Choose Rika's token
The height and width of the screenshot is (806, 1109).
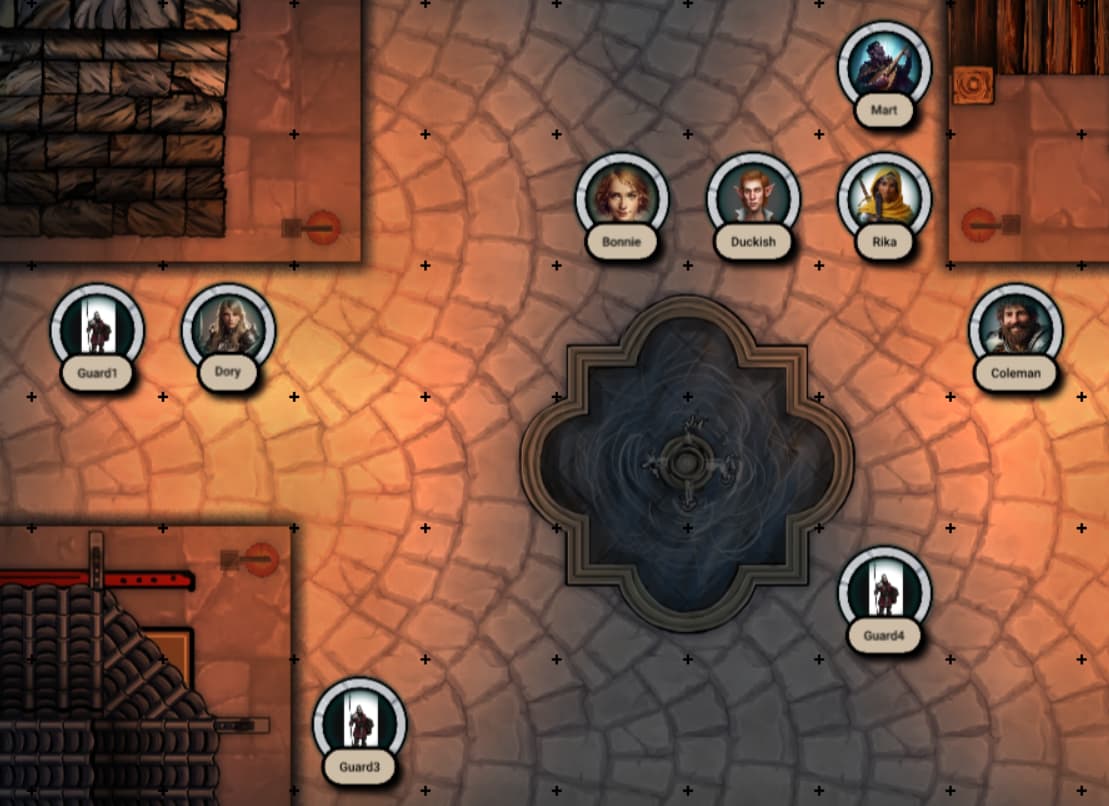click(x=884, y=198)
